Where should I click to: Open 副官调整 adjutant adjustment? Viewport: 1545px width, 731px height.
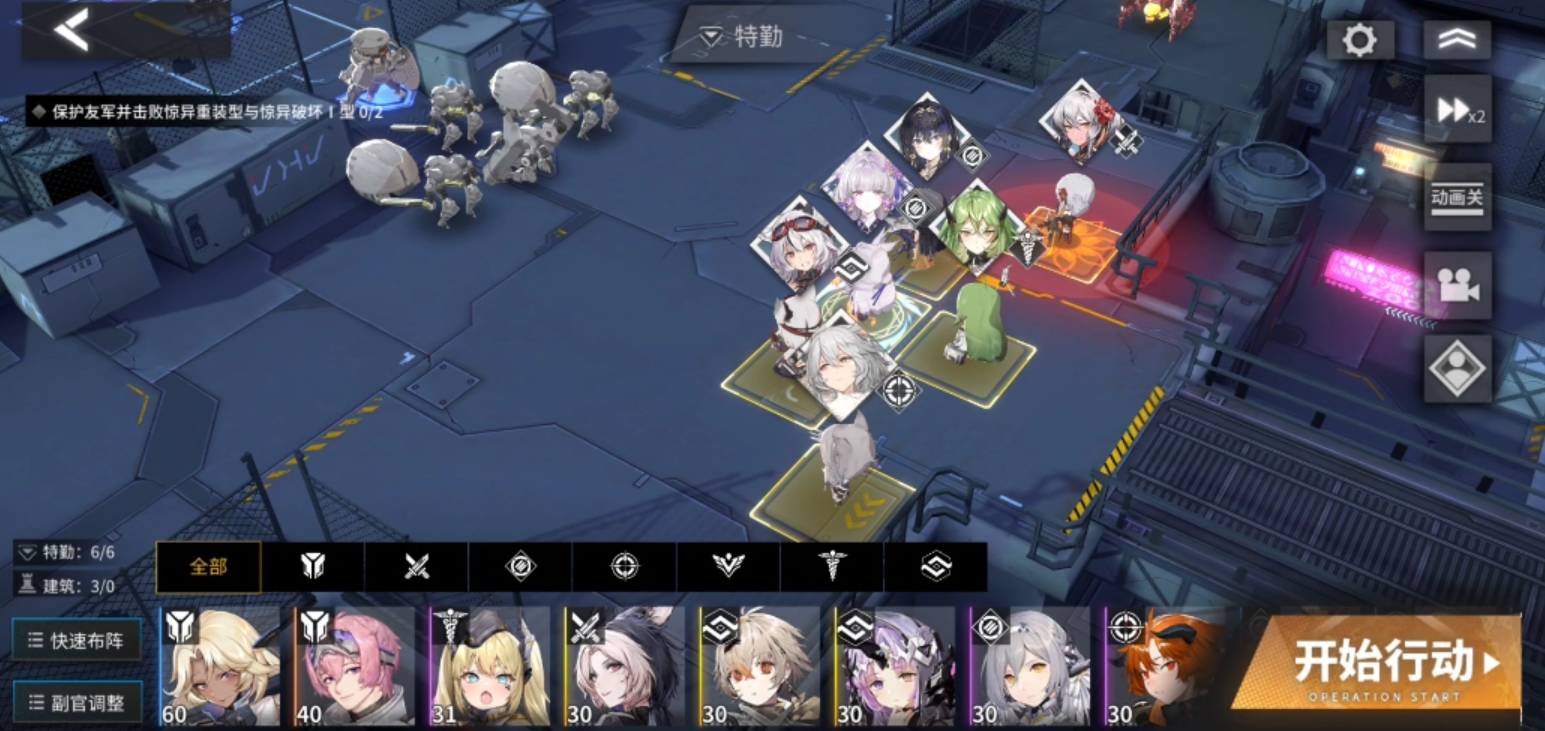[x=77, y=702]
